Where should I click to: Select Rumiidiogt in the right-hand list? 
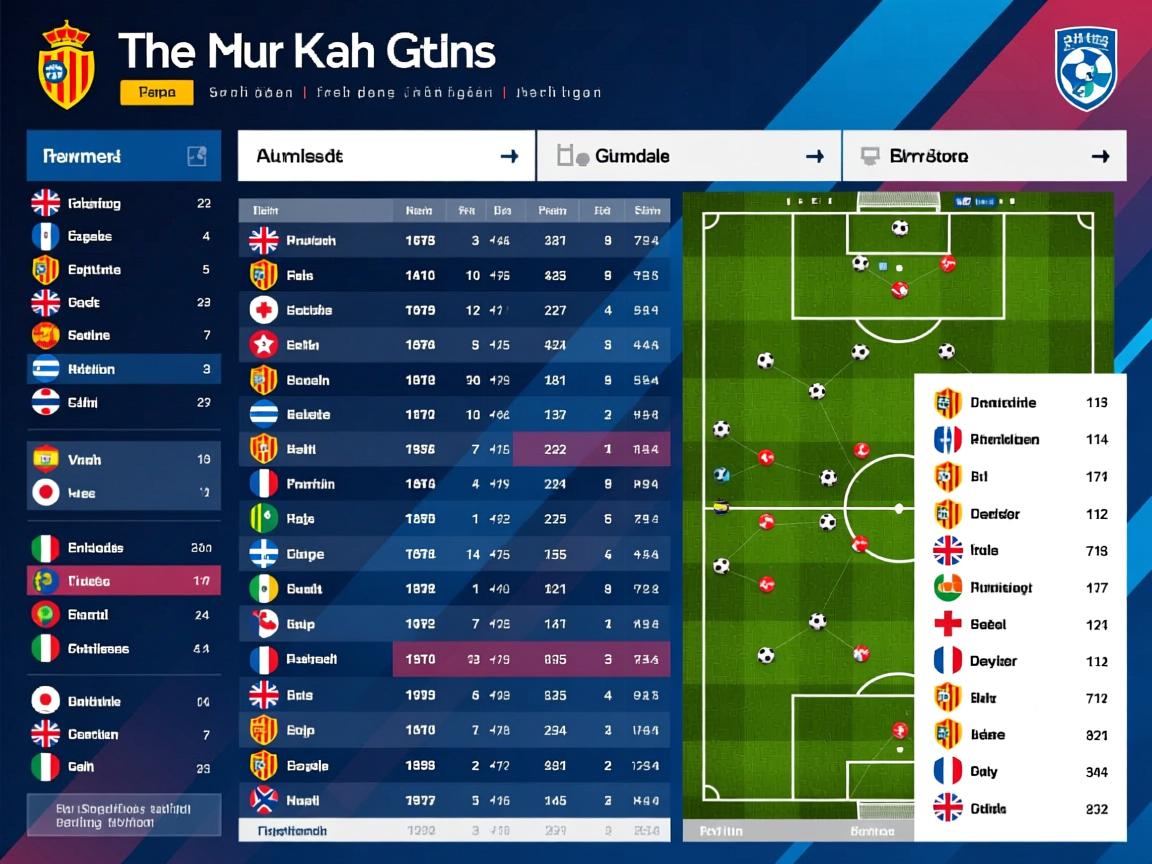[x=1020, y=587]
